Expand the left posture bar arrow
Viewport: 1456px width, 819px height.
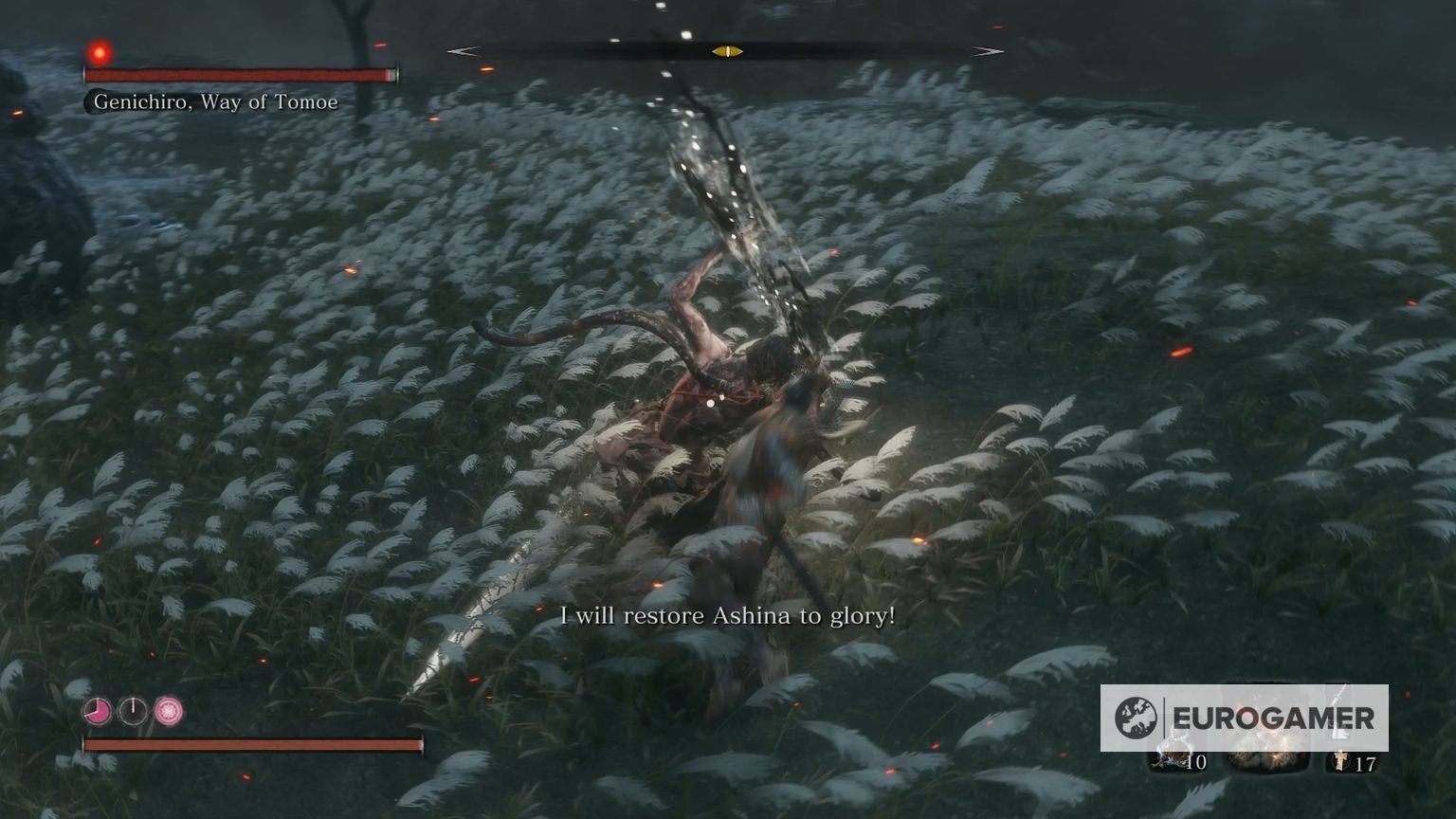coord(464,52)
